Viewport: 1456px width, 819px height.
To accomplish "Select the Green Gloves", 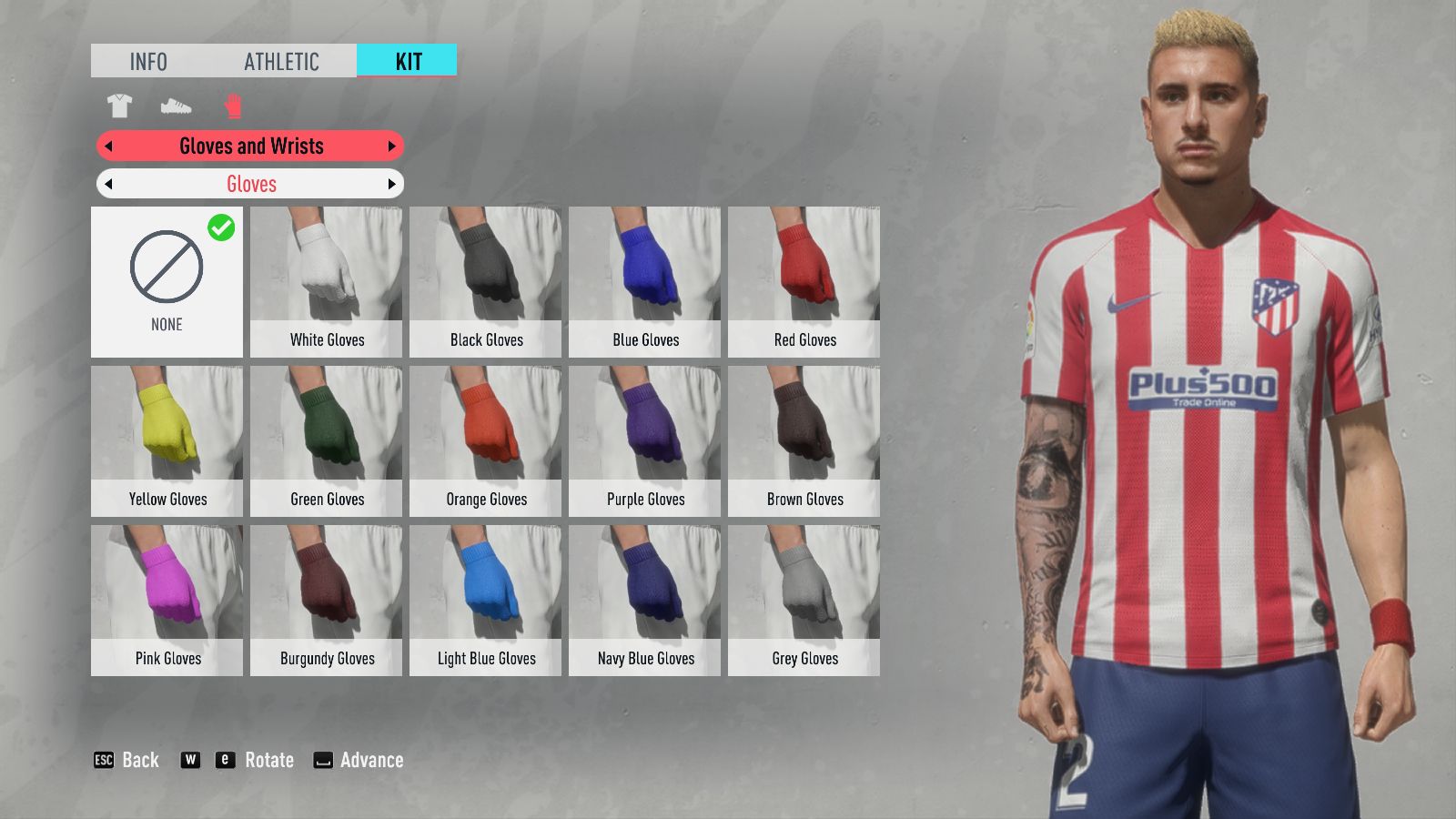I will pos(326,441).
